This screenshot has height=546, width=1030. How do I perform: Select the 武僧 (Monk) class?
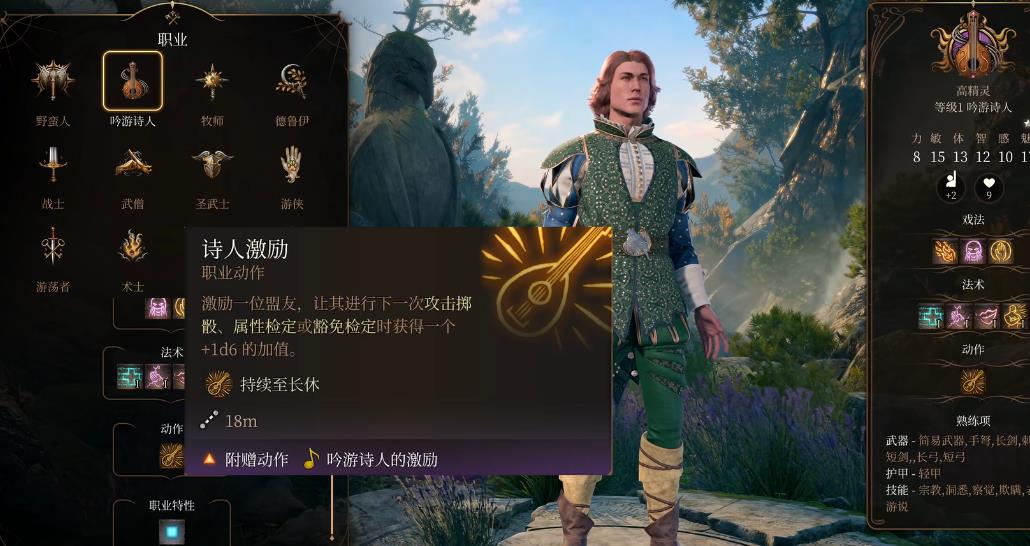[x=132, y=164]
